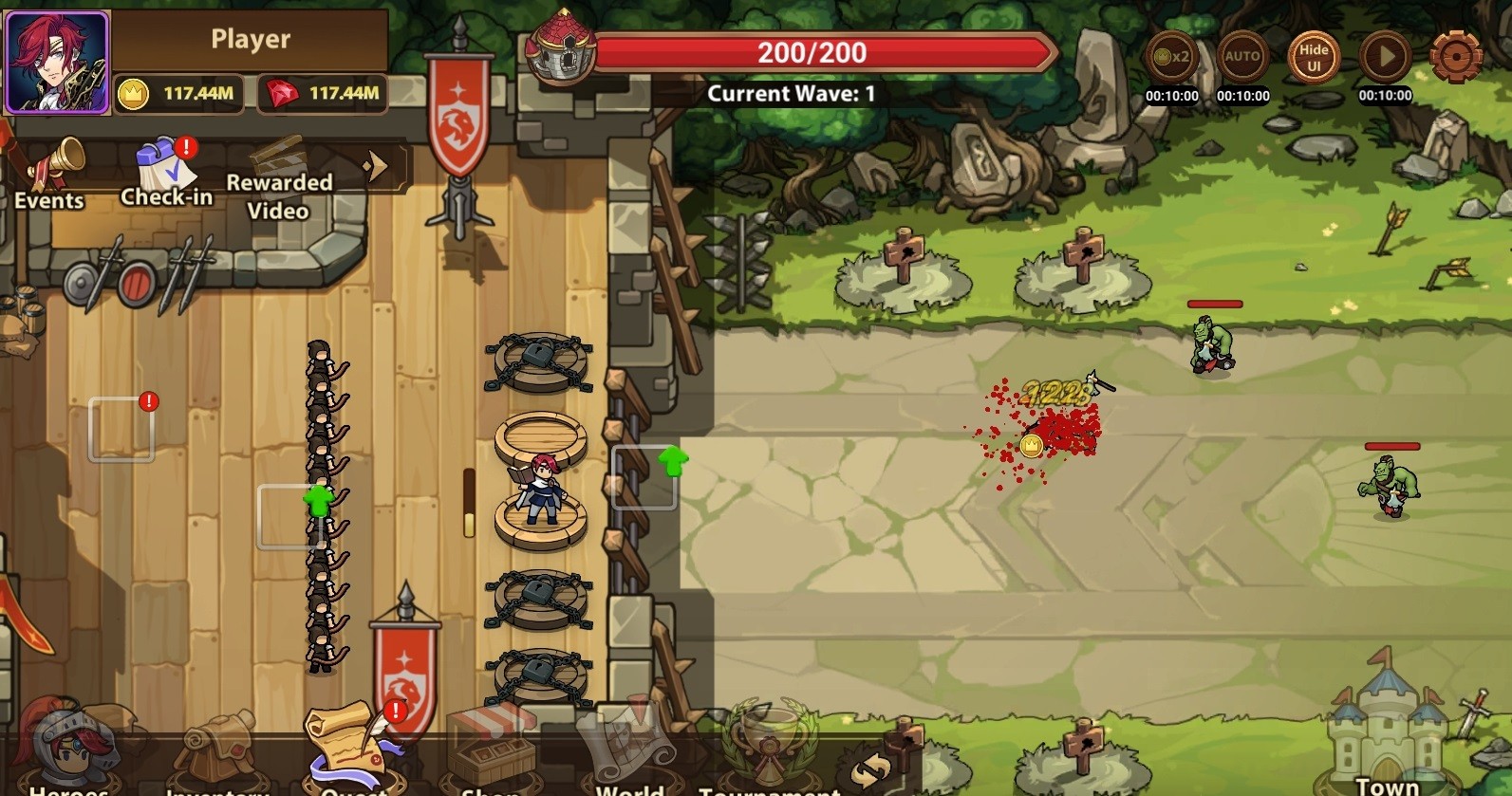Open the World map
The height and width of the screenshot is (796, 1512).
click(x=626, y=756)
